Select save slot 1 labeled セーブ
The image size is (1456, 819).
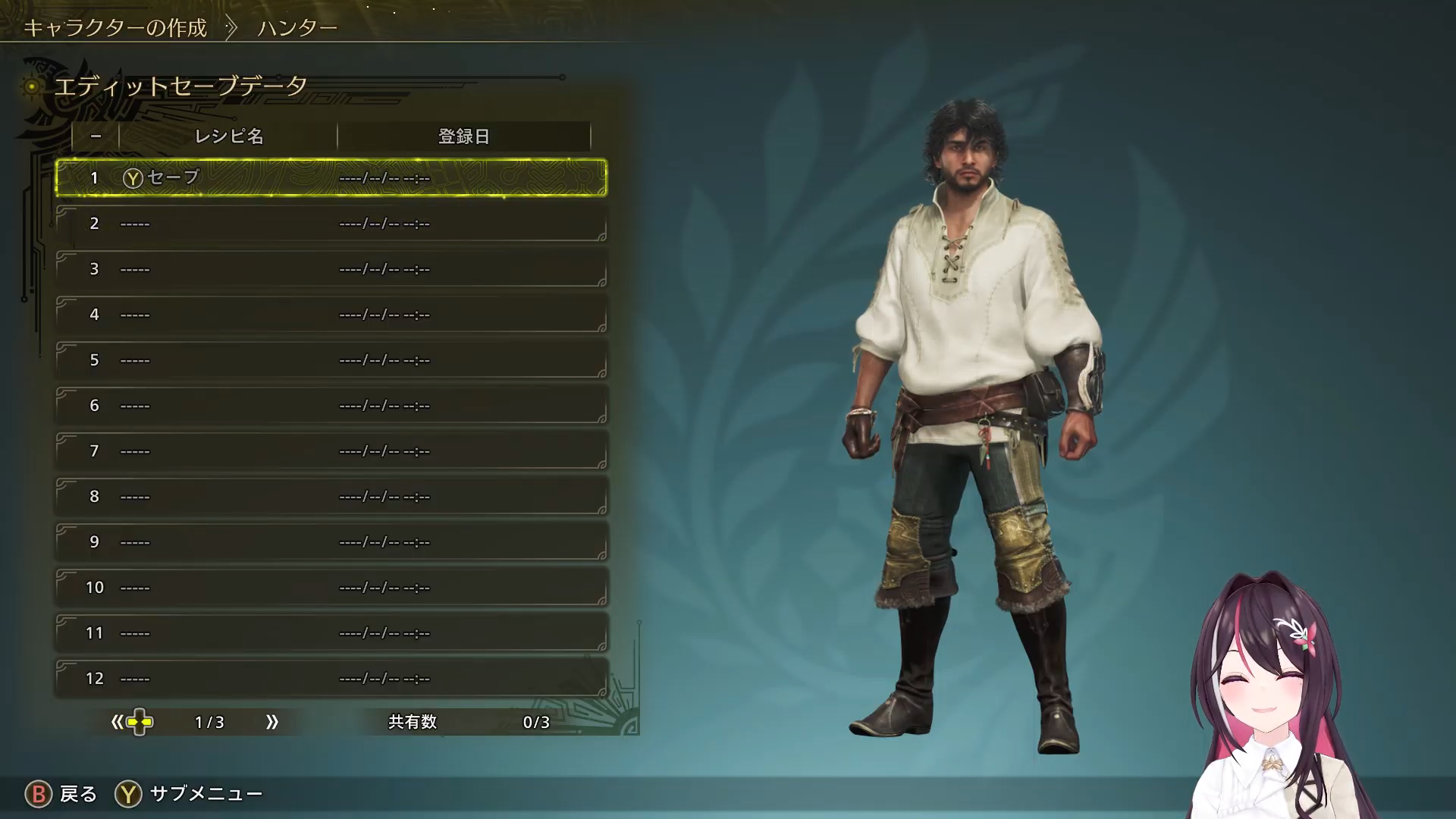coord(331,177)
